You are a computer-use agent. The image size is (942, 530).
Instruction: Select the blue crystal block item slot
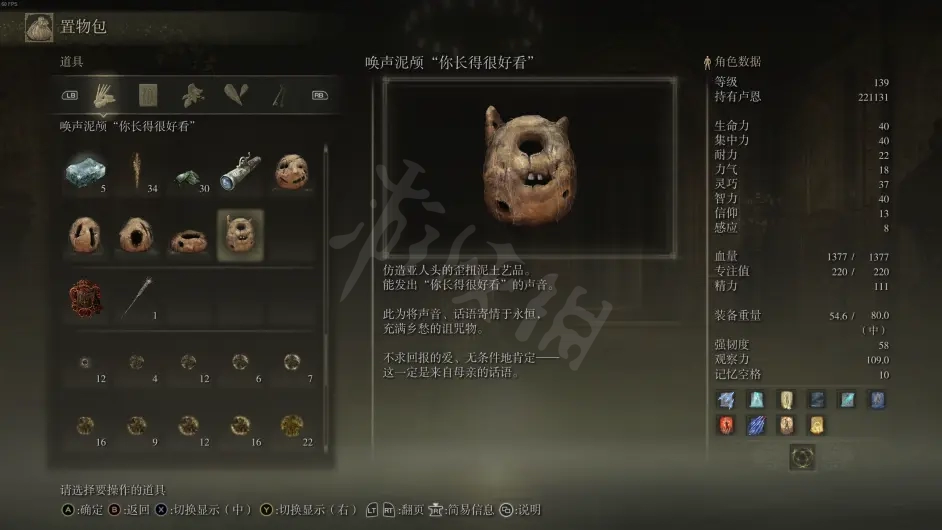coord(85,171)
